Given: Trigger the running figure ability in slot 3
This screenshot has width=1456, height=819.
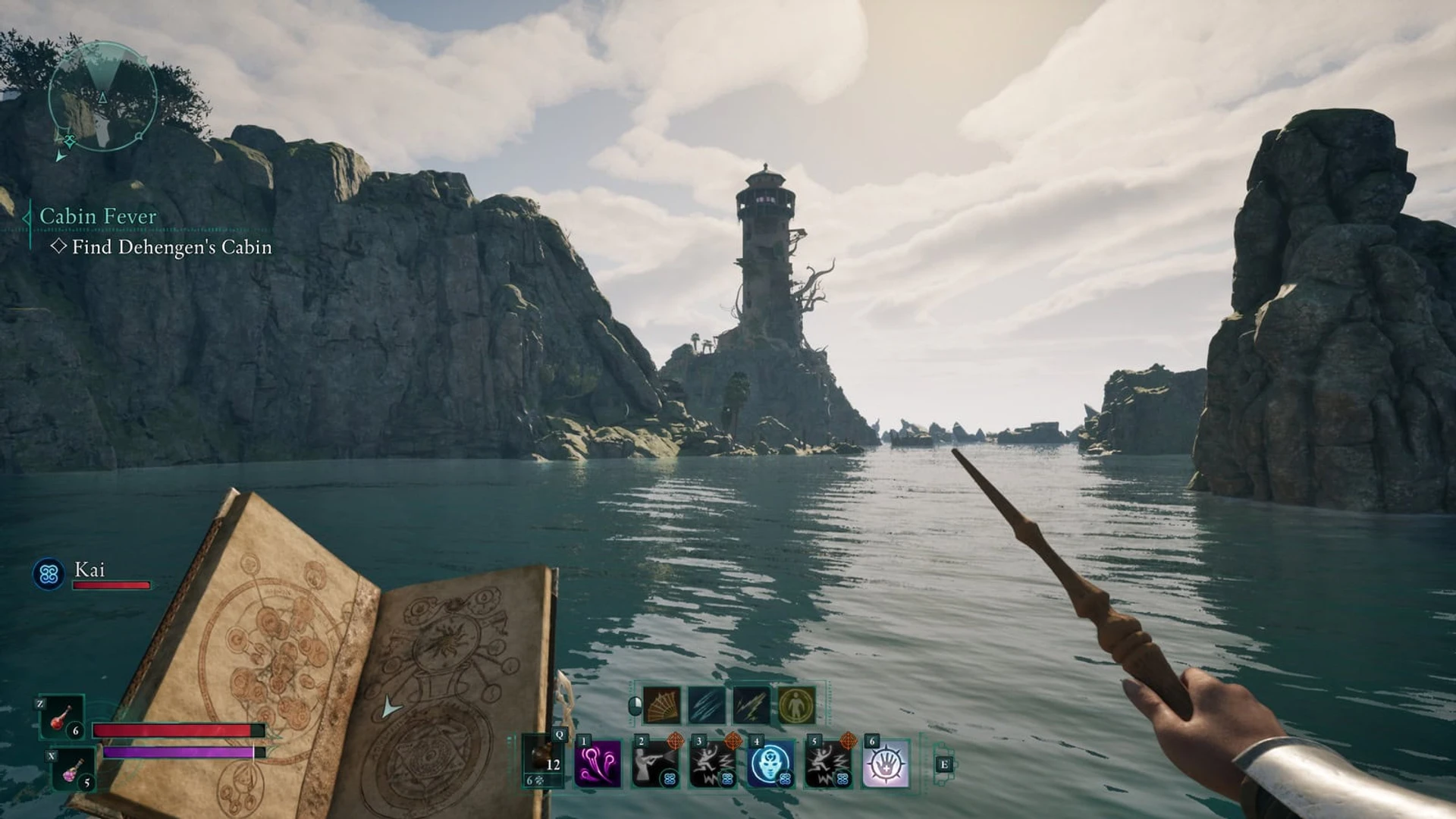Looking at the screenshot, I should [714, 764].
